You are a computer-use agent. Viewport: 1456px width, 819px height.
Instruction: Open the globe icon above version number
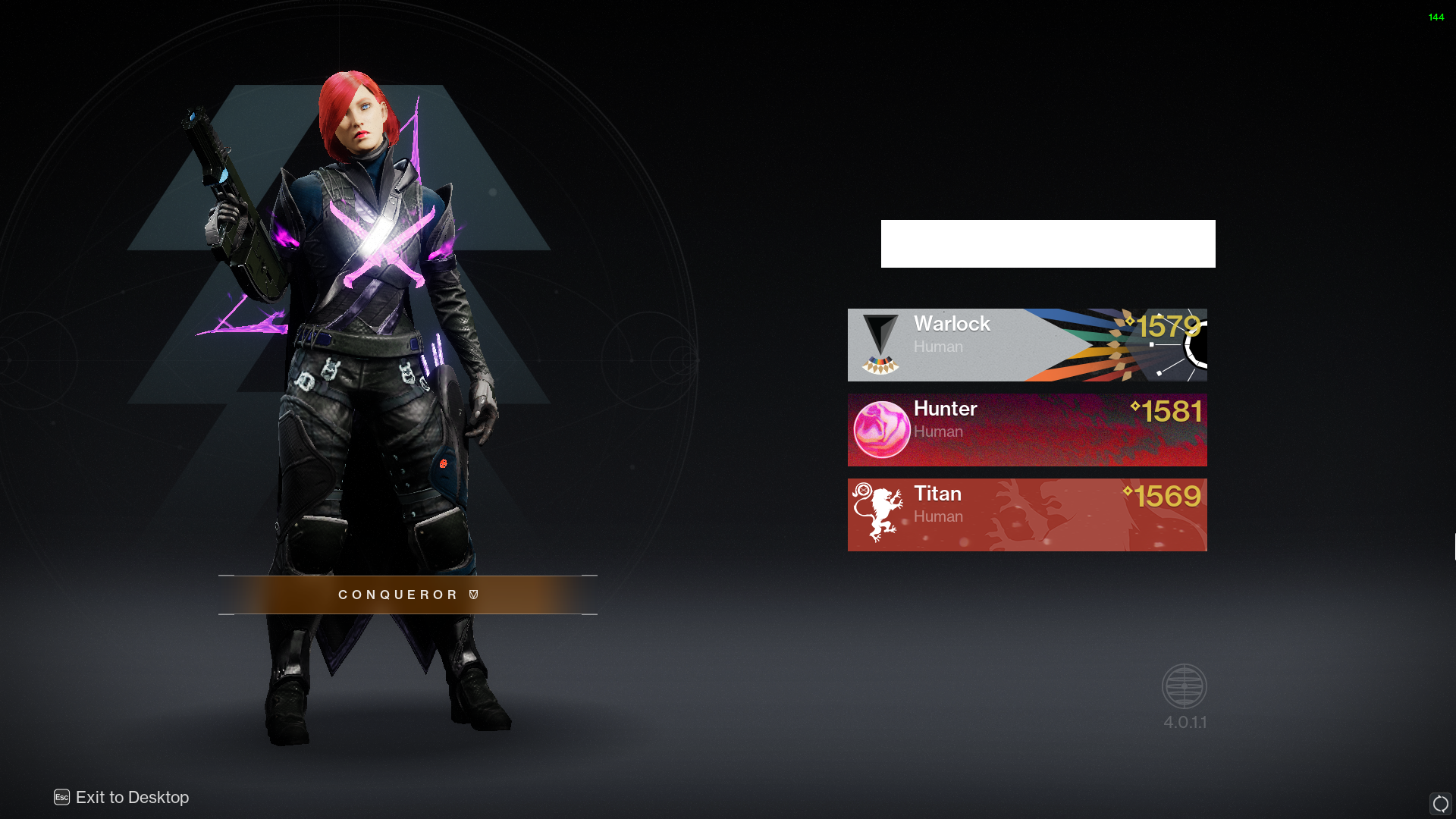(1184, 686)
